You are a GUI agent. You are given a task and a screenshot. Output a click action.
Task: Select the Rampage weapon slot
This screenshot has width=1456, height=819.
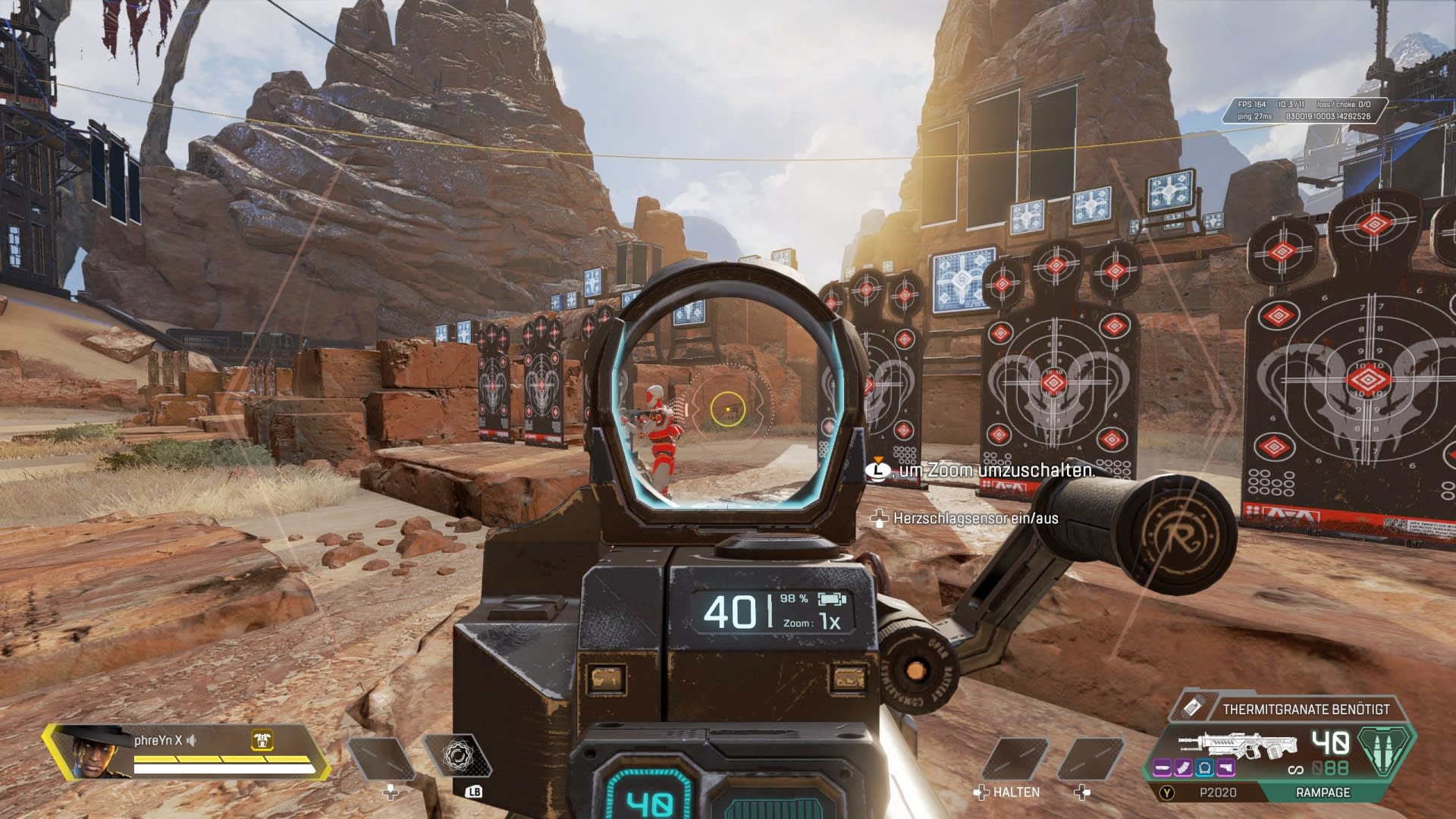tap(1323, 792)
